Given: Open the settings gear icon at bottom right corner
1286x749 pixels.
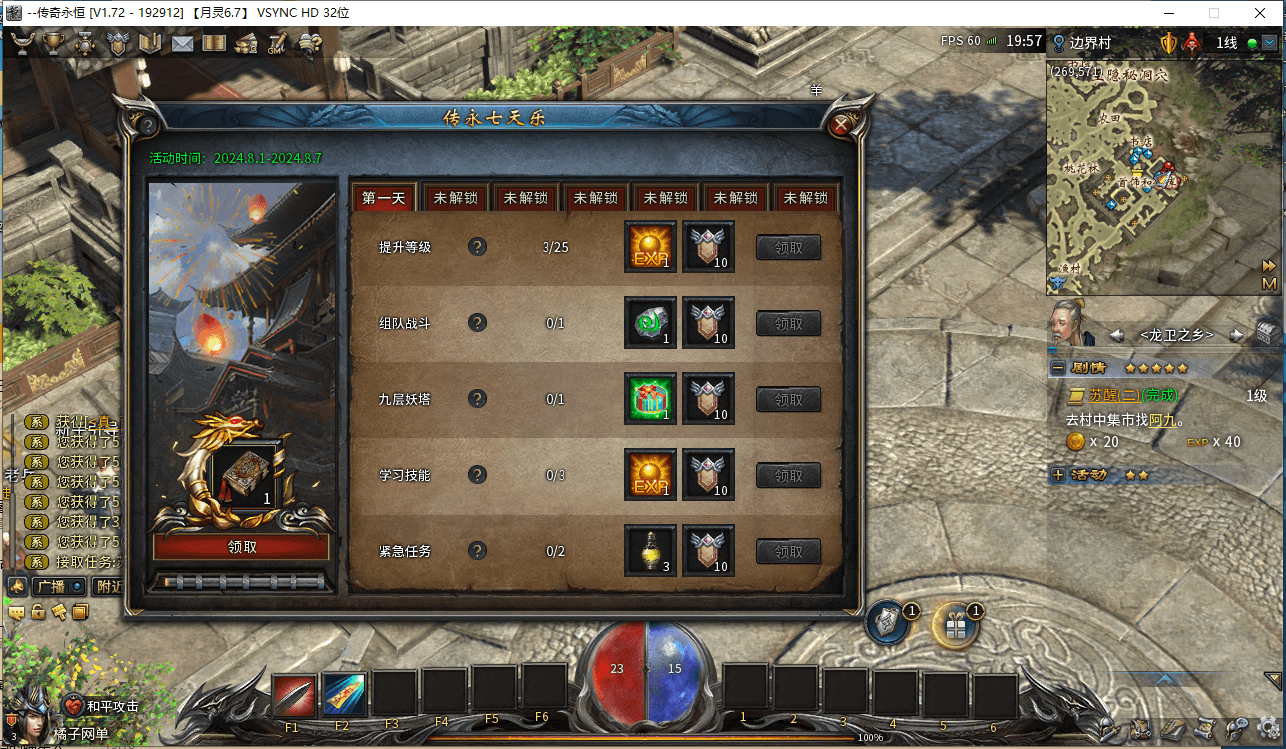Looking at the screenshot, I should click(1266, 728).
